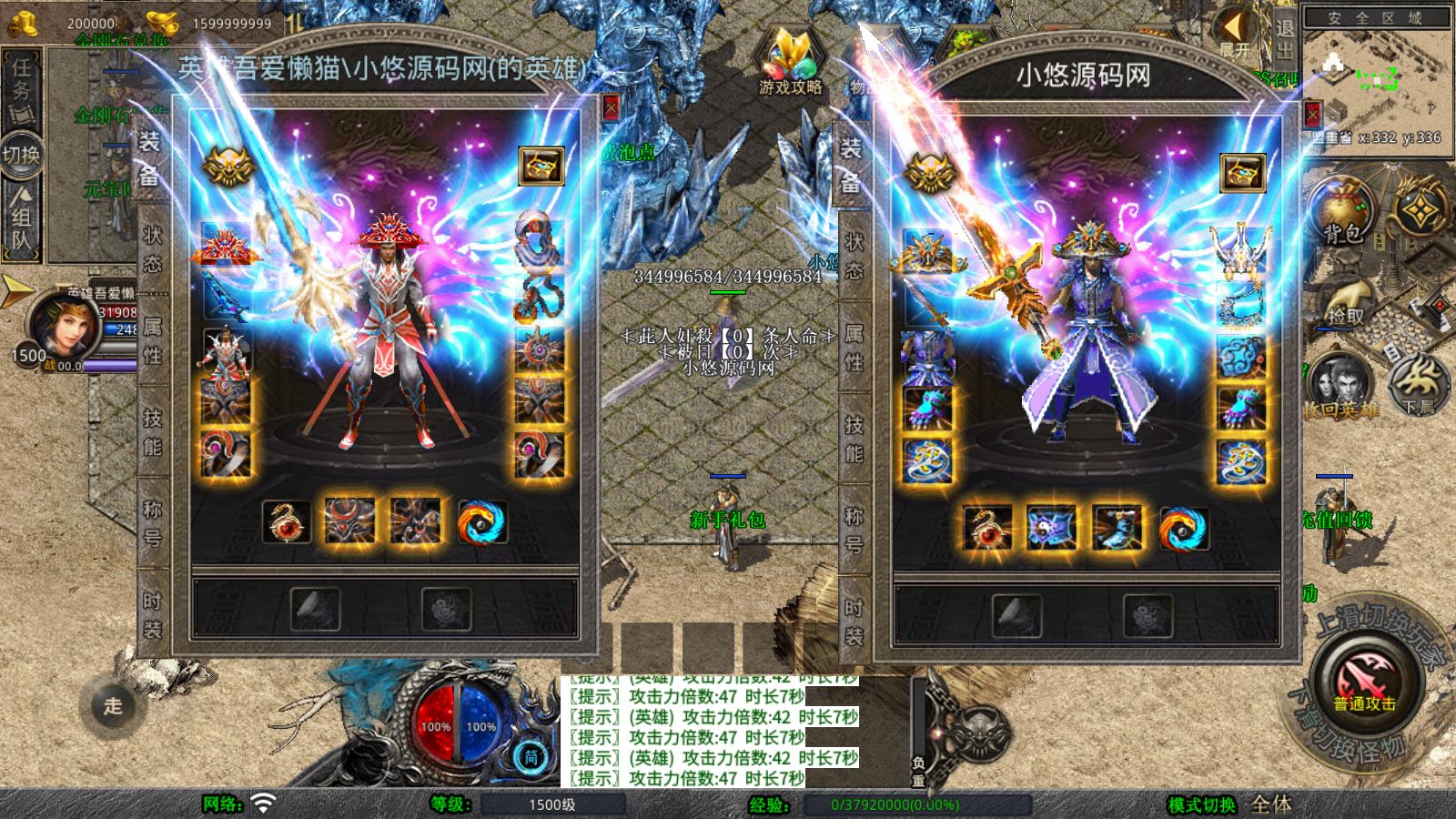
Task: Switch to hero panel's 技能 tab
Action: click(x=152, y=432)
